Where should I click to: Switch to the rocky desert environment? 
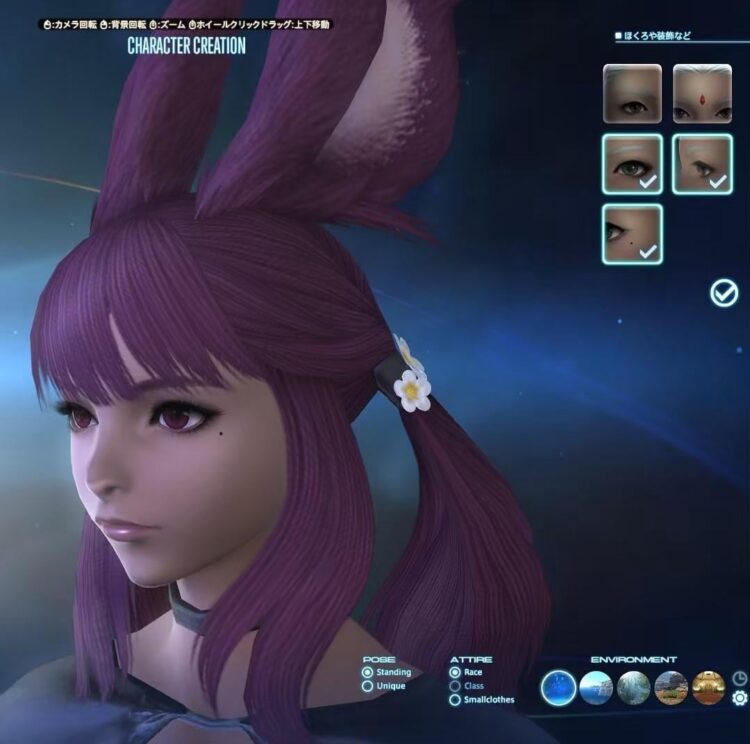(671, 687)
